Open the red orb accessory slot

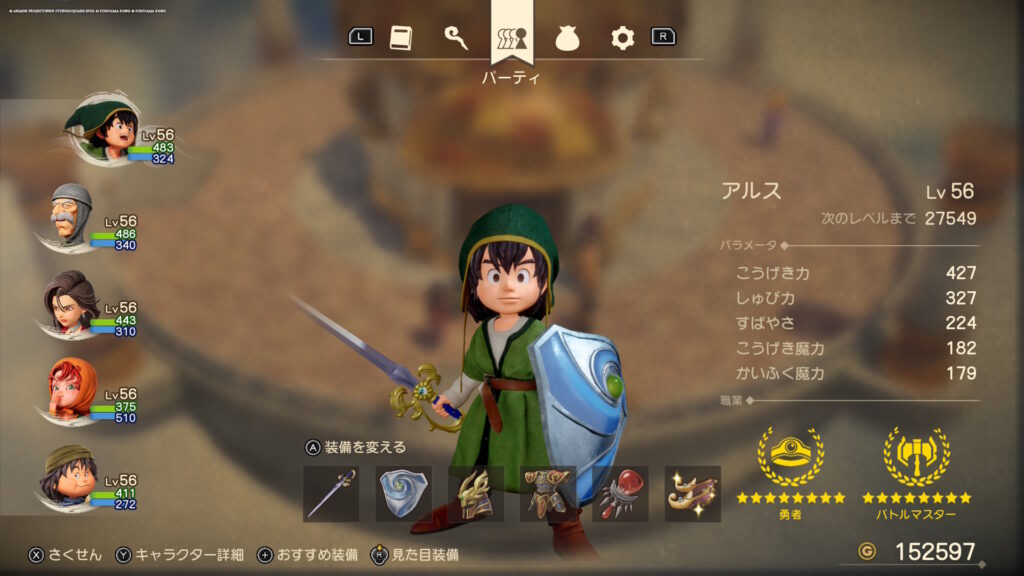pos(620,494)
